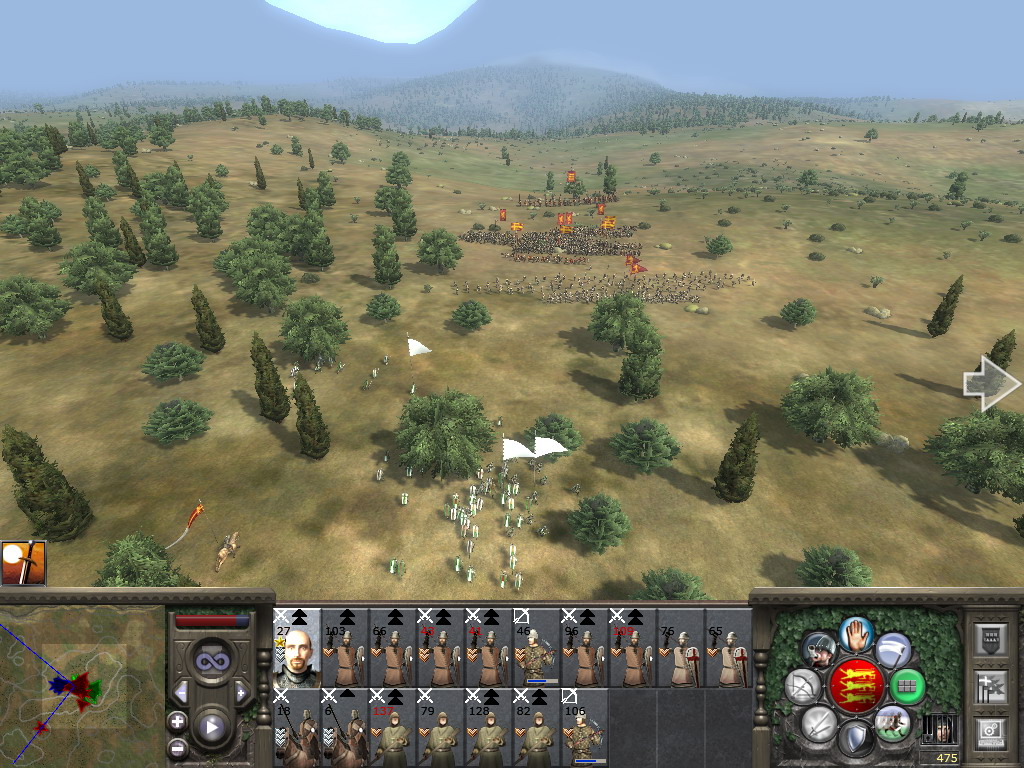Select the cavalry unit card with 18 men
This screenshot has height=768, width=1024.
(297, 728)
